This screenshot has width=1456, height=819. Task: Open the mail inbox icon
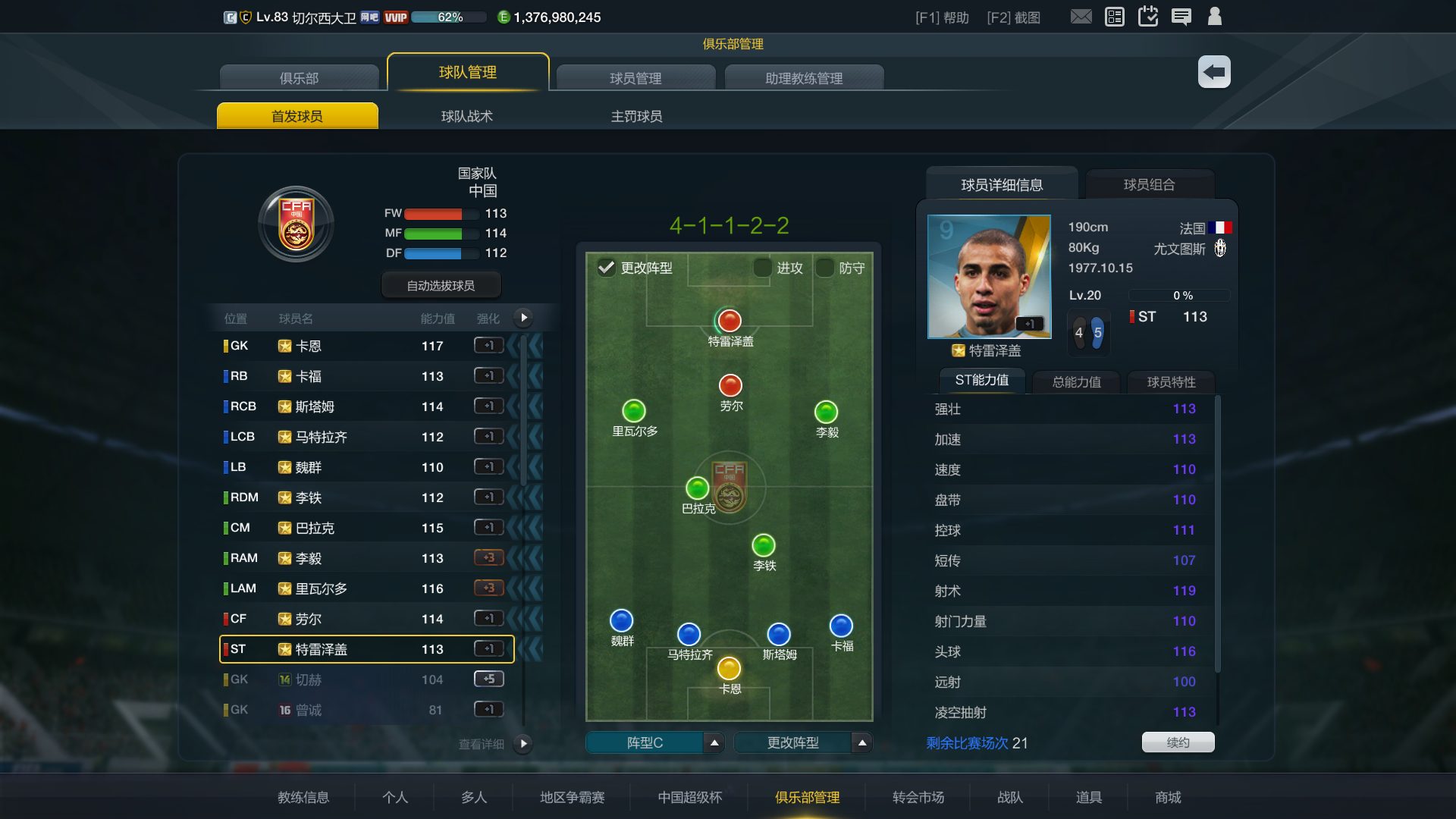tap(1080, 16)
